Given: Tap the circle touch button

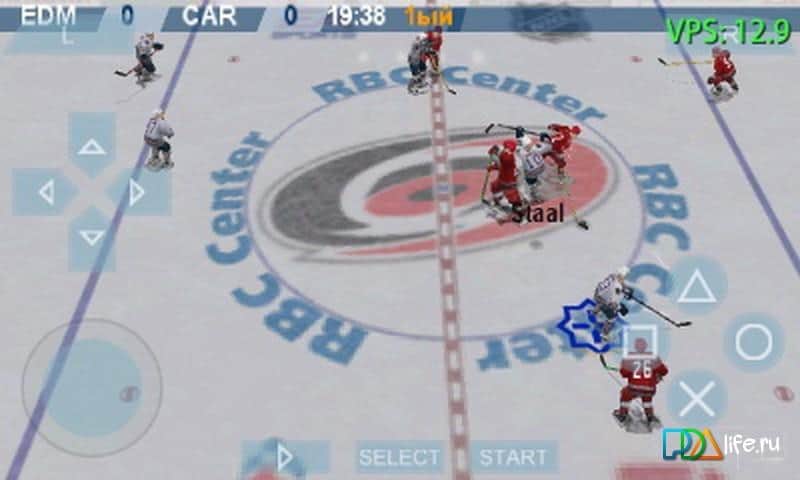Looking at the screenshot, I should click(753, 343).
